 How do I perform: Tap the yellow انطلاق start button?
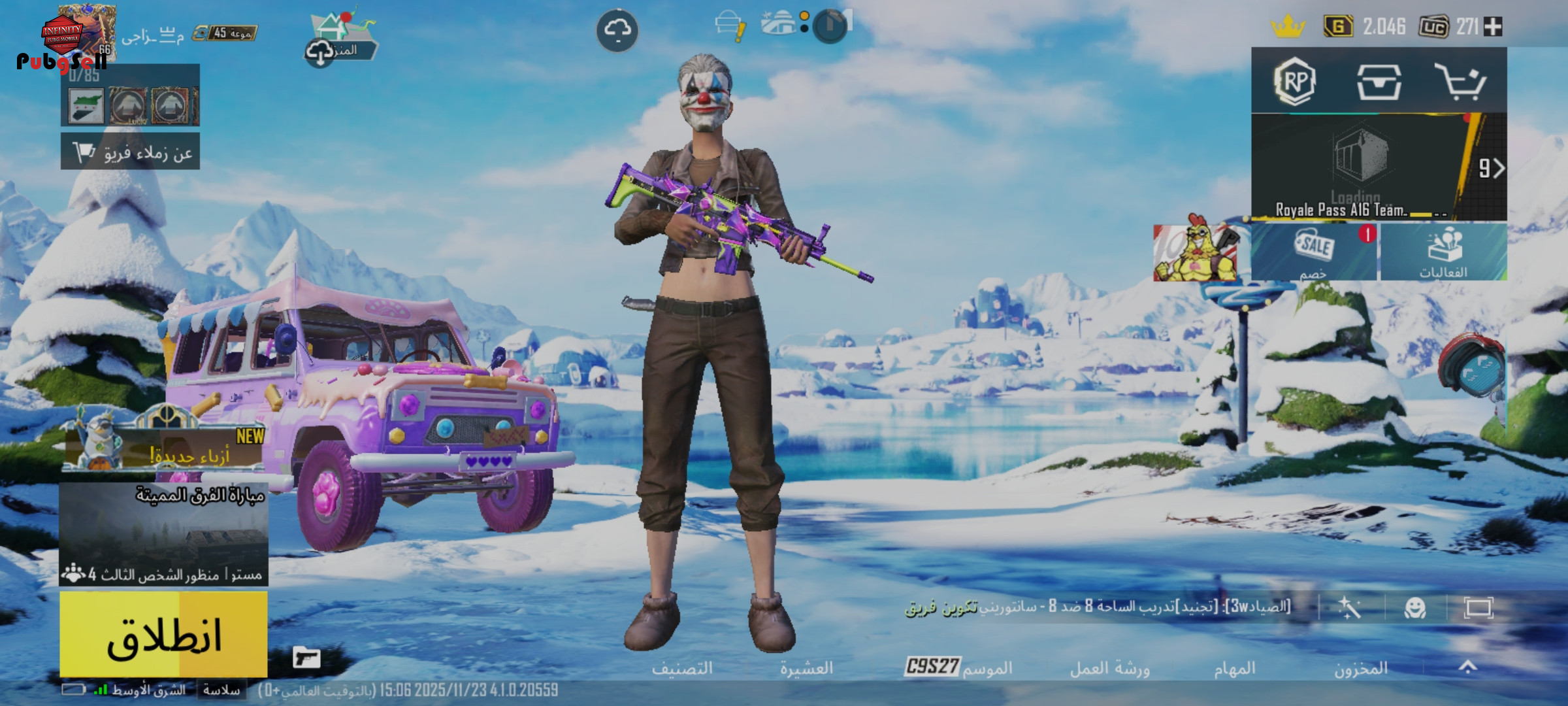click(x=163, y=634)
